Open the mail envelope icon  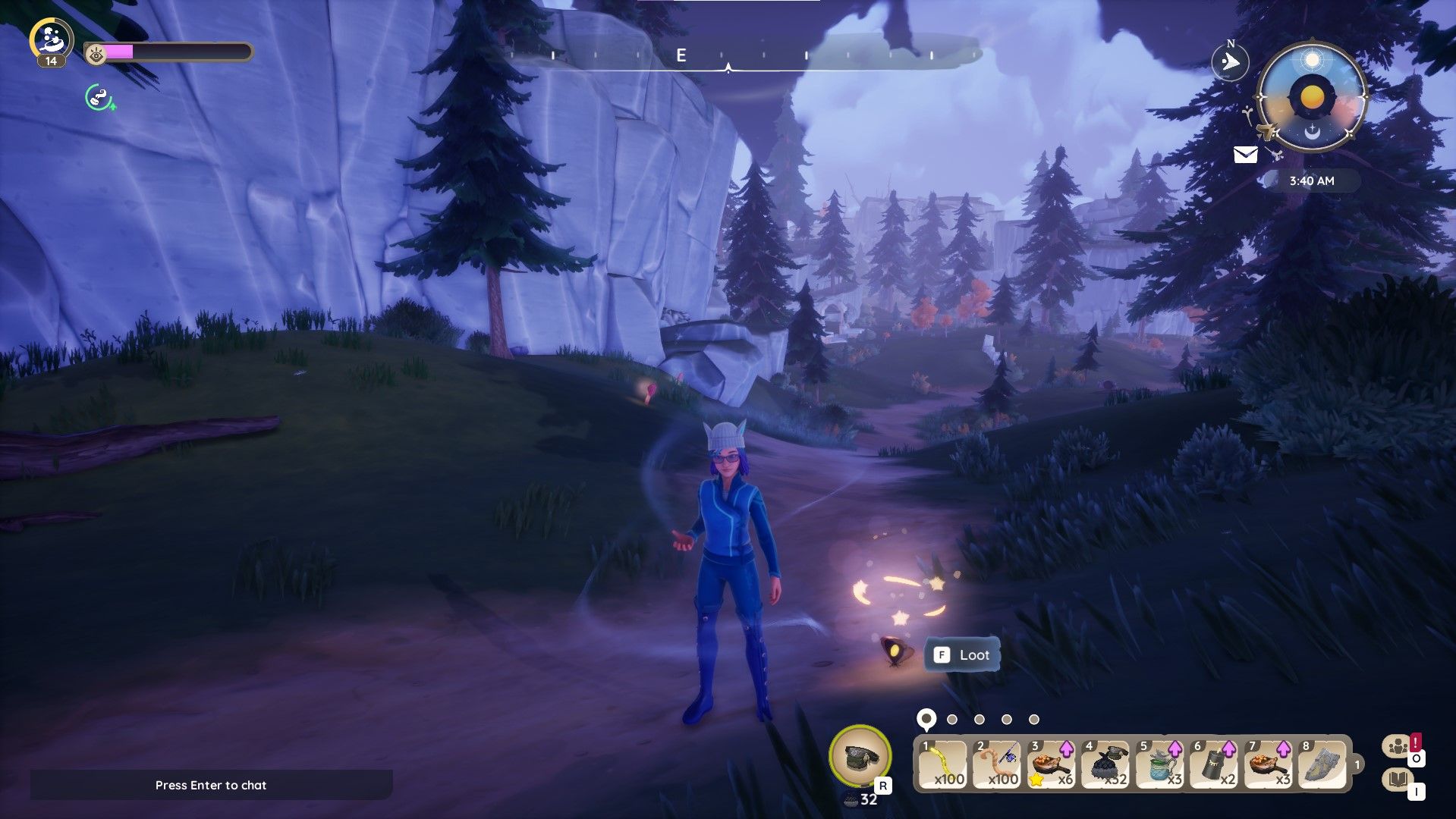click(1245, 155)
